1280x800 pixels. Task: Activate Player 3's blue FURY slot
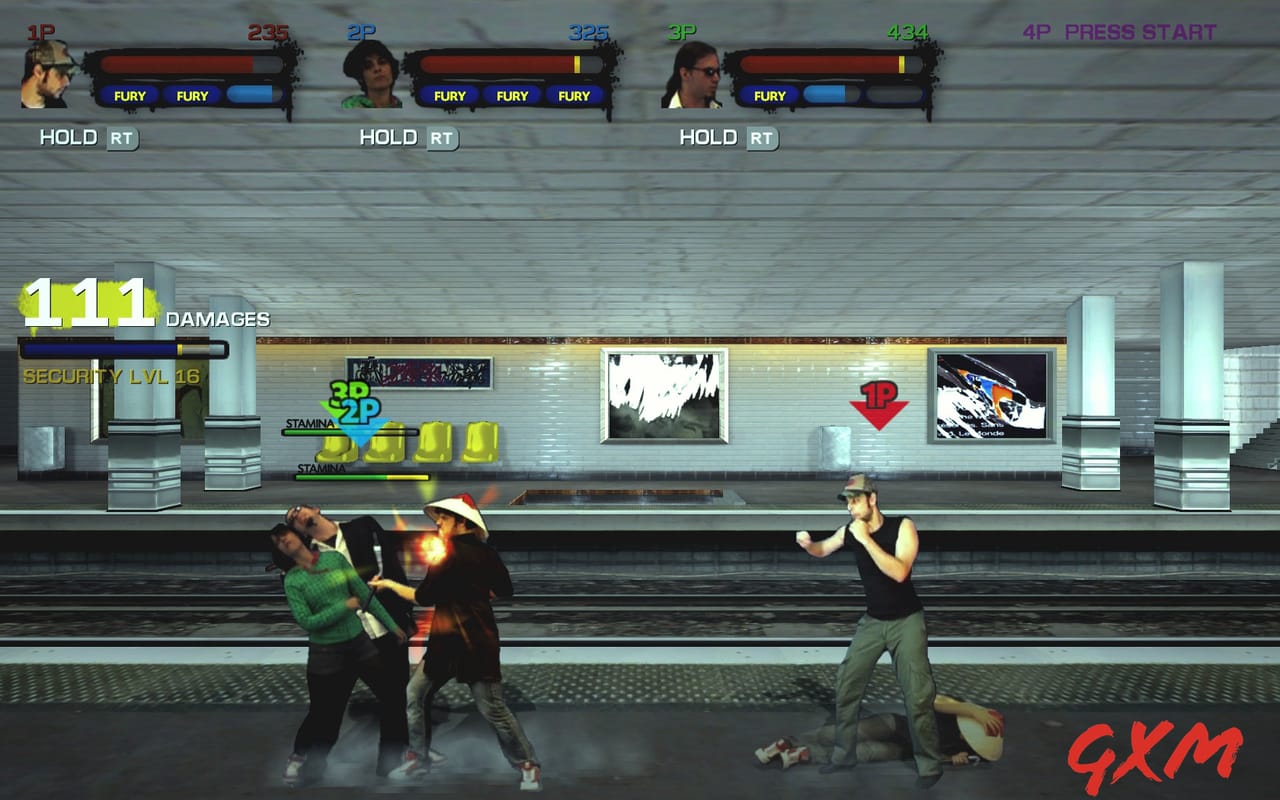pos(830,96)
